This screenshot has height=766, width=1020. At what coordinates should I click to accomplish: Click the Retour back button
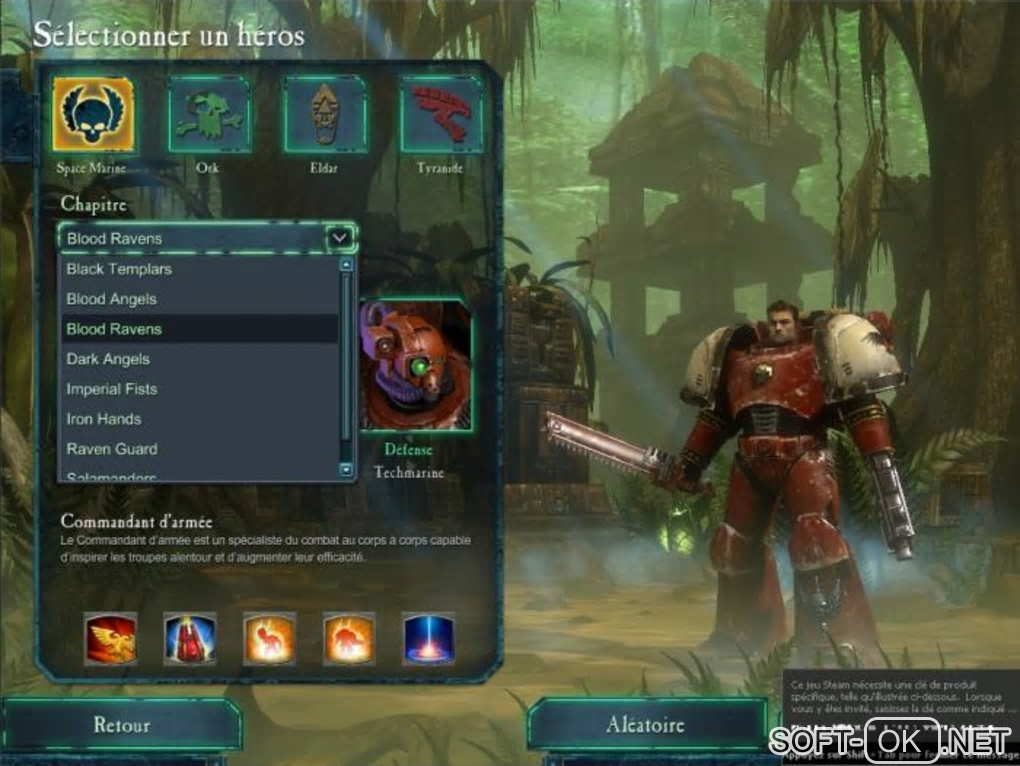coord(122,725)
